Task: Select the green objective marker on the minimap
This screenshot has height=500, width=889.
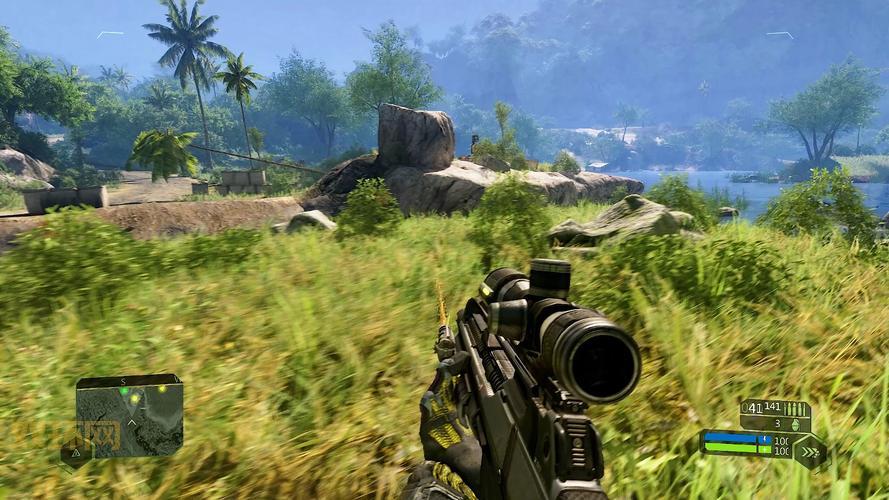Action: [x=124, y=391]
